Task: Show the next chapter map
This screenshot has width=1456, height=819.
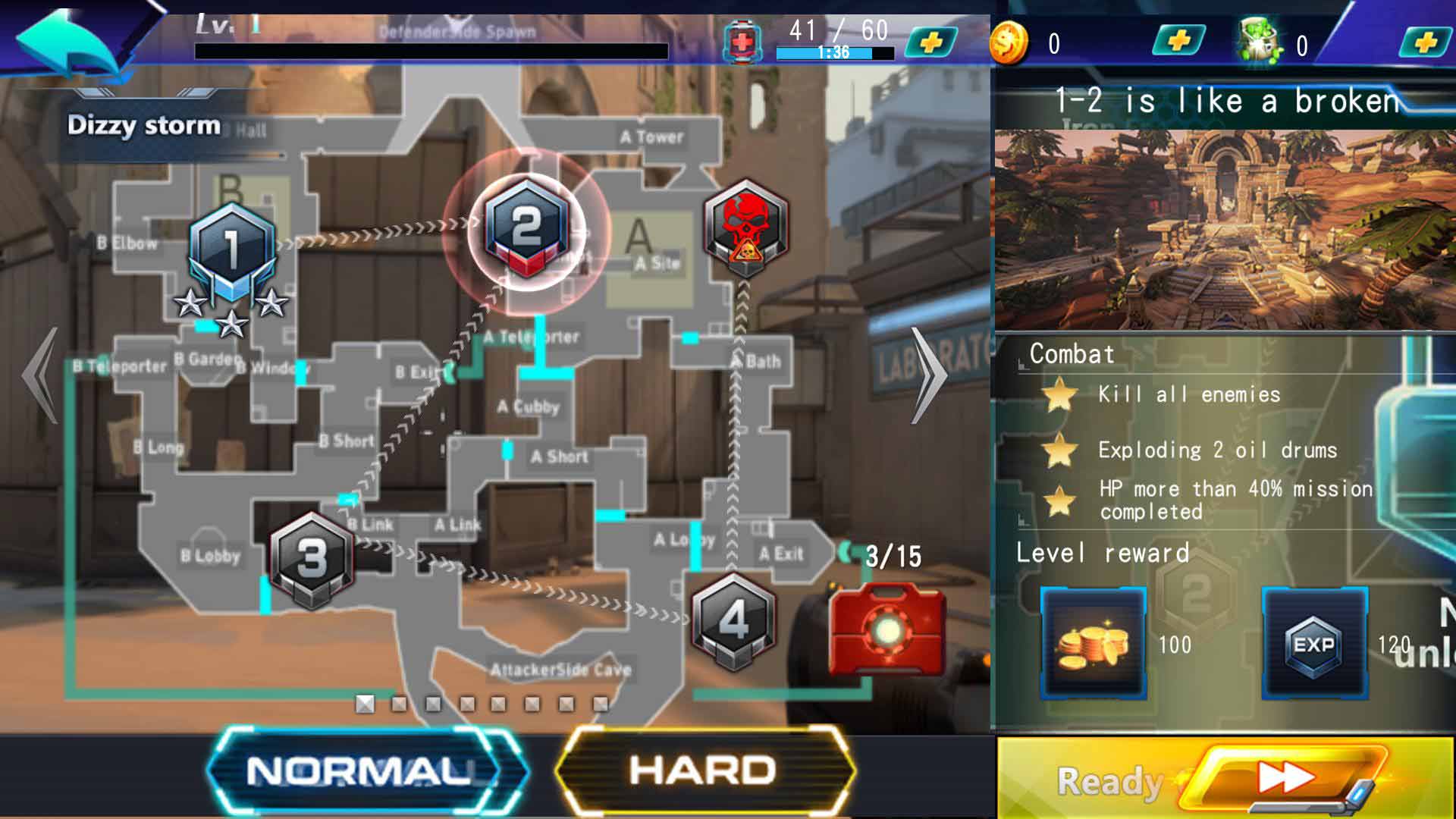Action: pyautogui.click(x=929, y=375)
